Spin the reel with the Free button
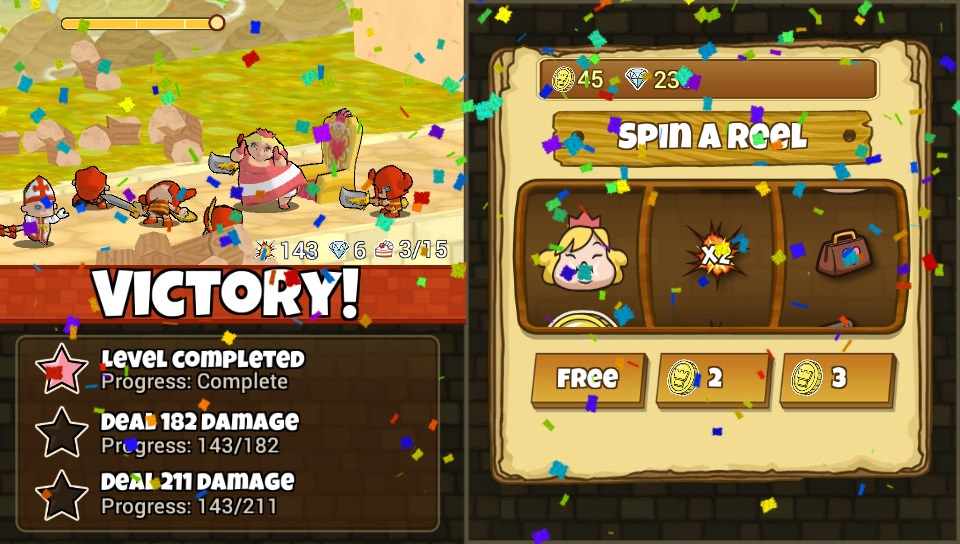 coord(588,379)
